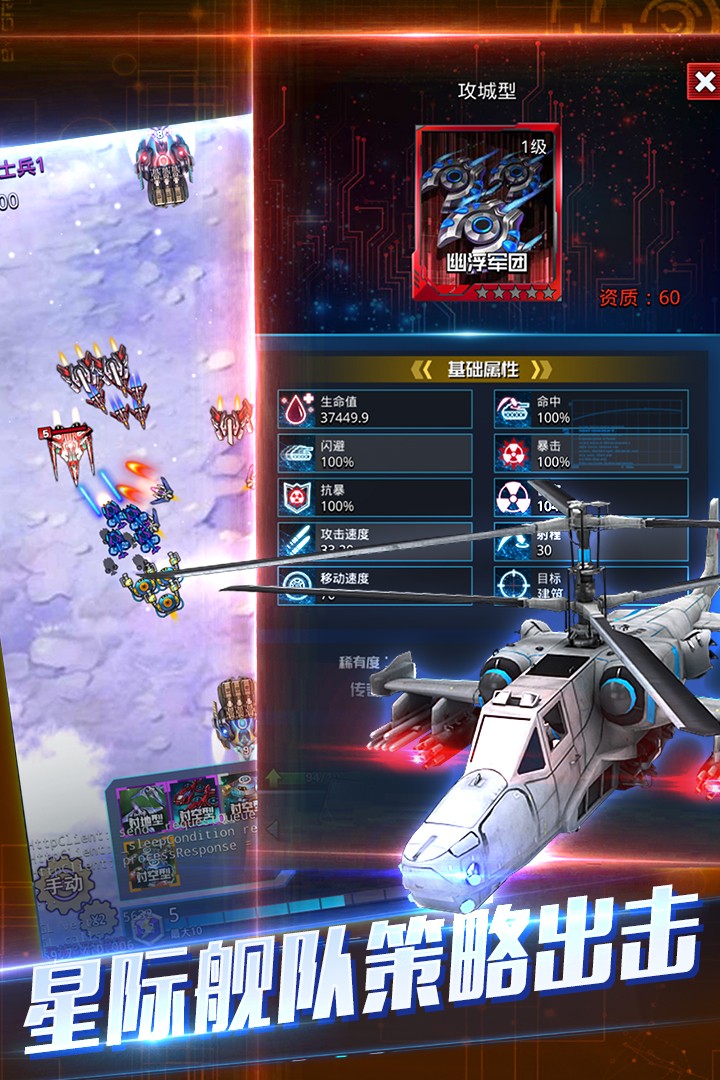Choose the red 对空型 unit card
Image resolution: width=720 pixels, height=1080 pixels.
tap(193, 803)
